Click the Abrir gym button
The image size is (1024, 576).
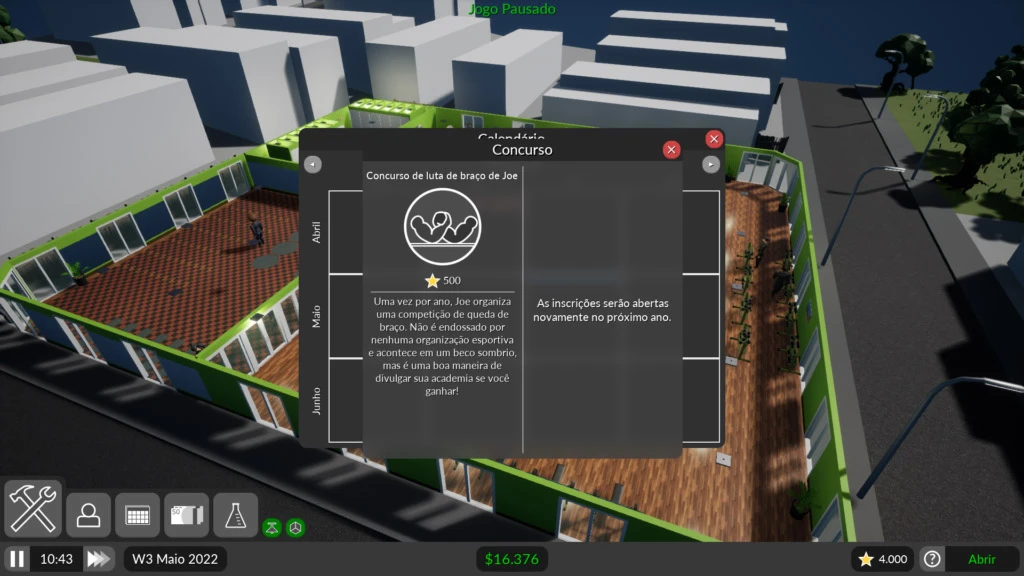coord(981,559)
